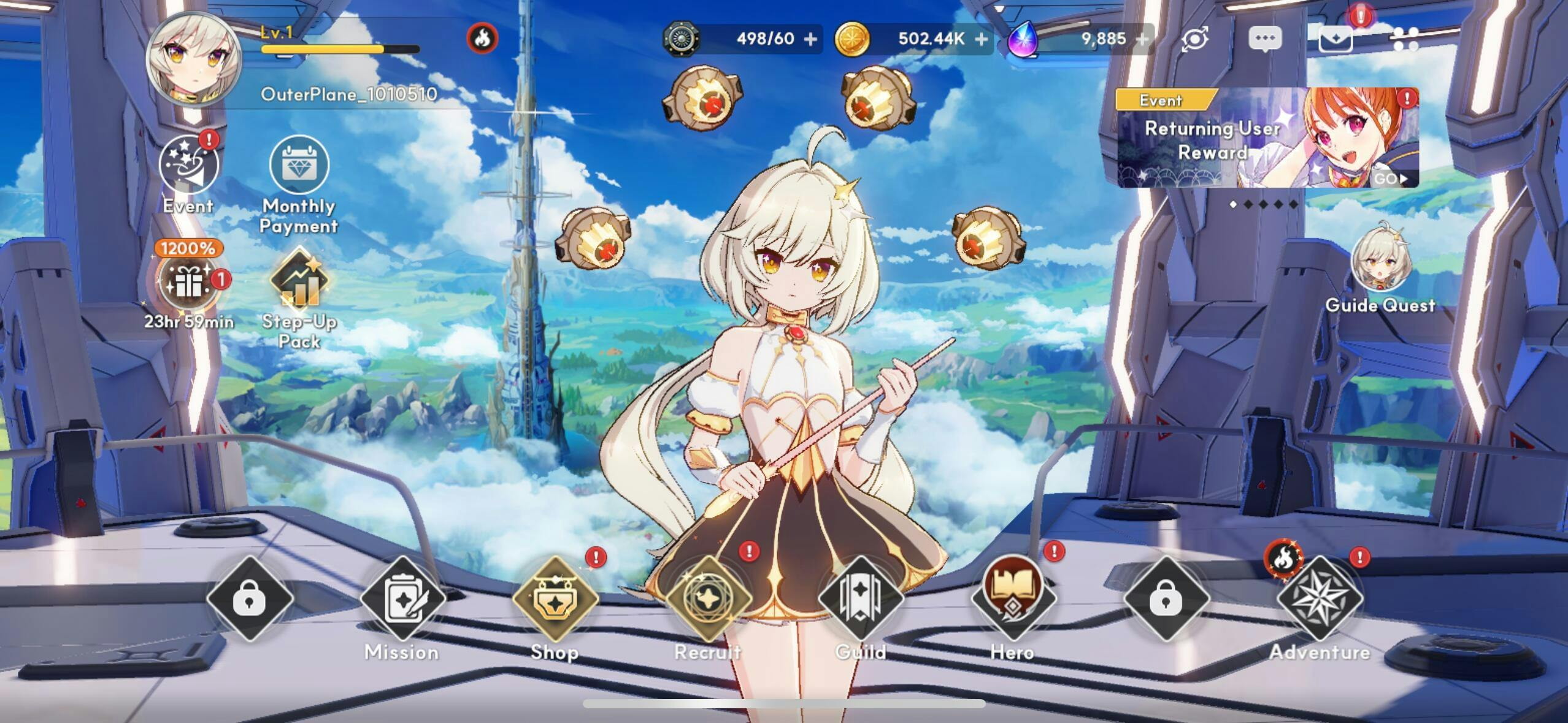Add stamina with the plus button
Image resolution: width=1568 pixels, height=723 pixels.
tap(810, 39)
